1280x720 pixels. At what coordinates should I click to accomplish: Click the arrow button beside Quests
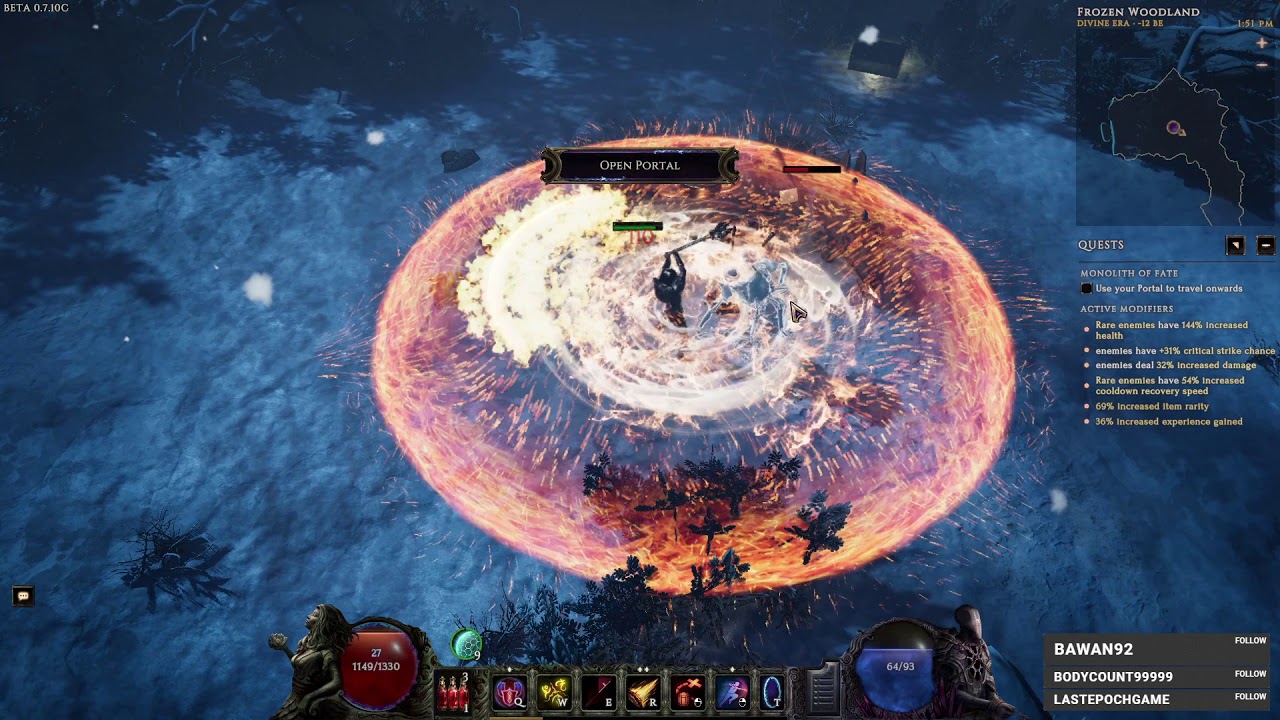tap(1236, 245)
